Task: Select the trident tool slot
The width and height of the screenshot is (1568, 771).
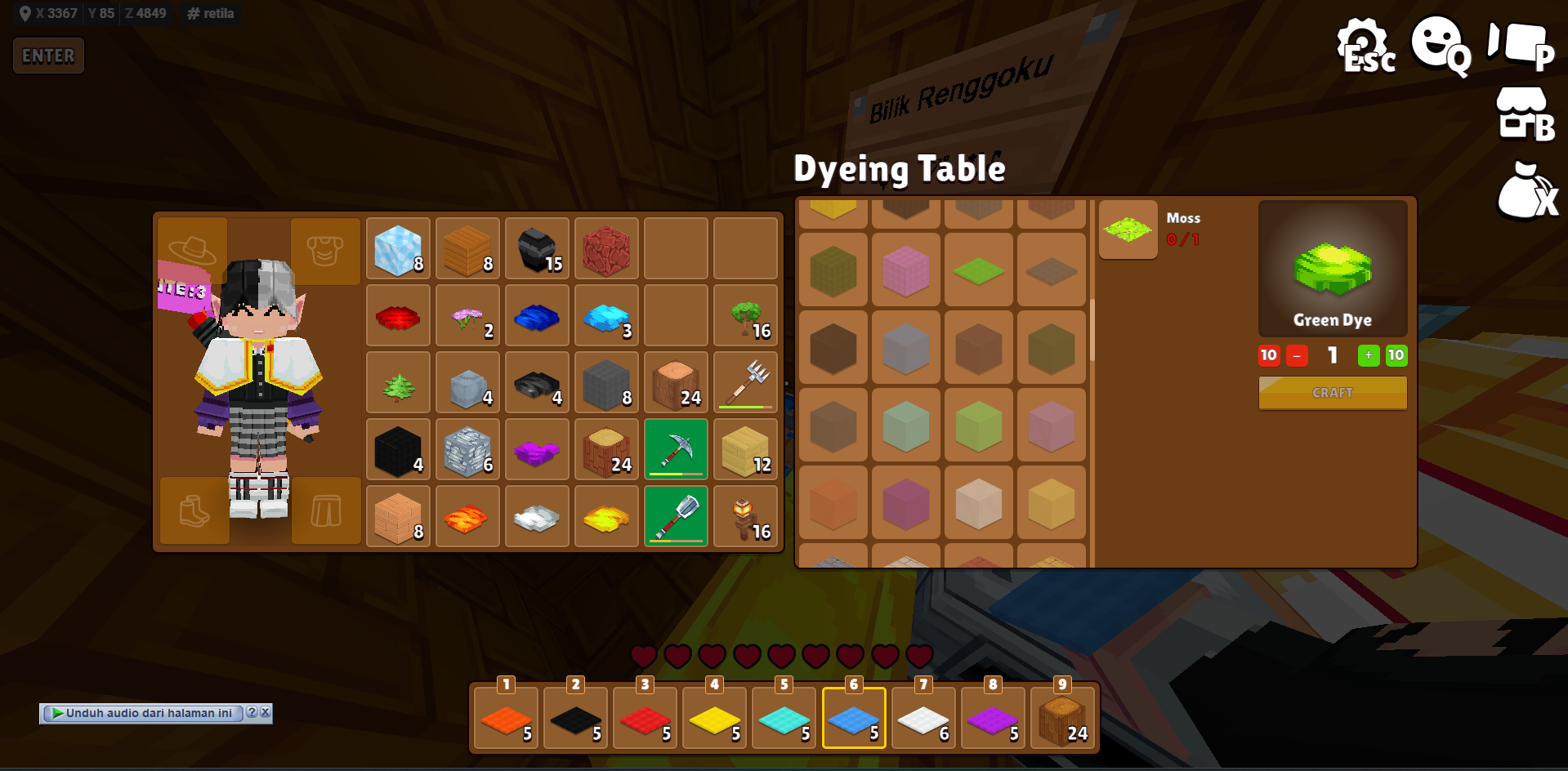Action: (x=745, y=381)
